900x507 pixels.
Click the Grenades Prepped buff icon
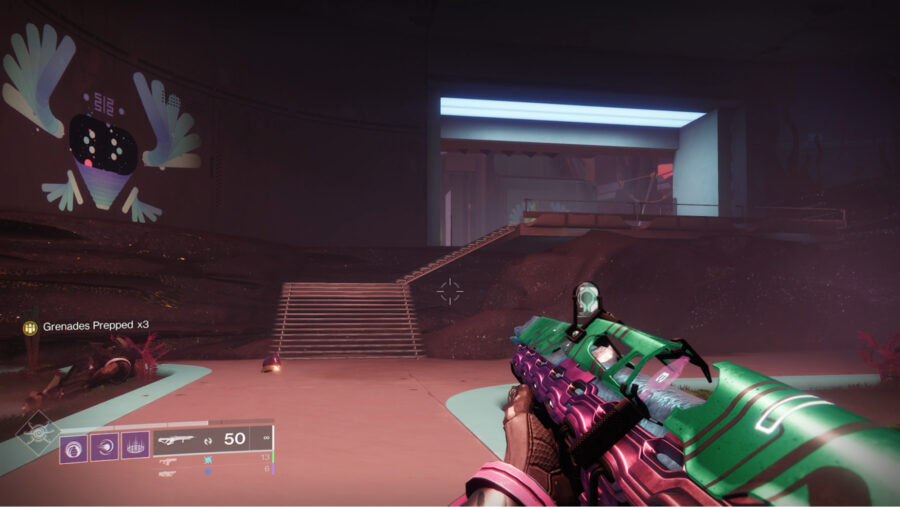coord(30,327)
